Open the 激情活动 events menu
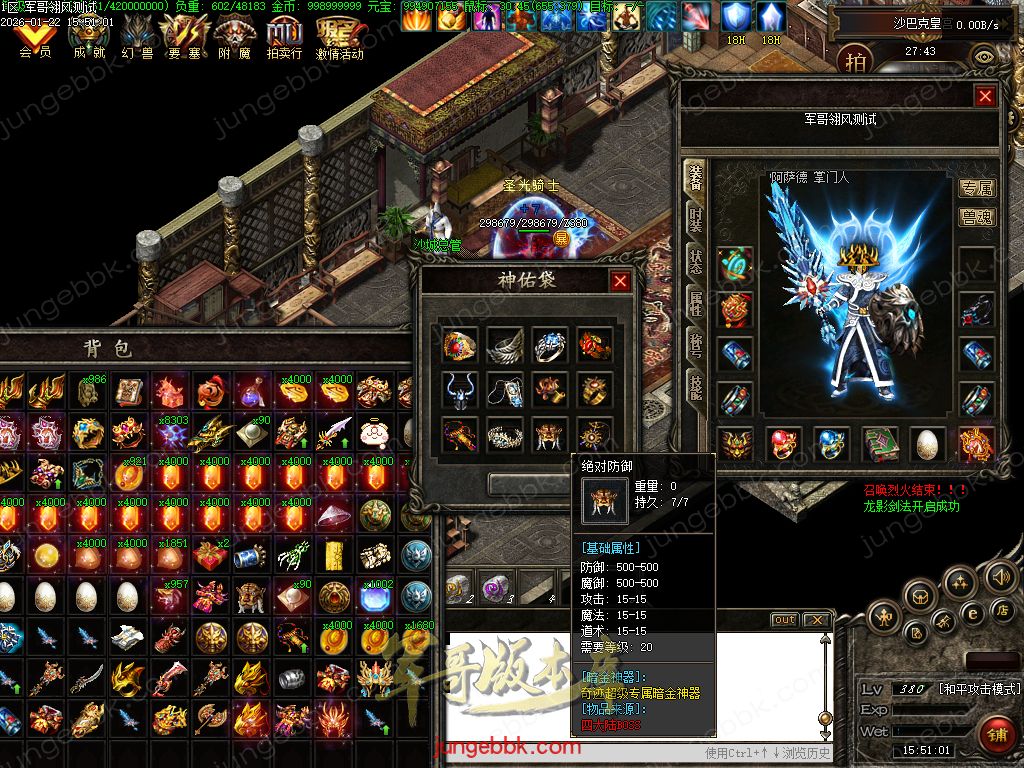1024x768 pixels. point(340,40)
